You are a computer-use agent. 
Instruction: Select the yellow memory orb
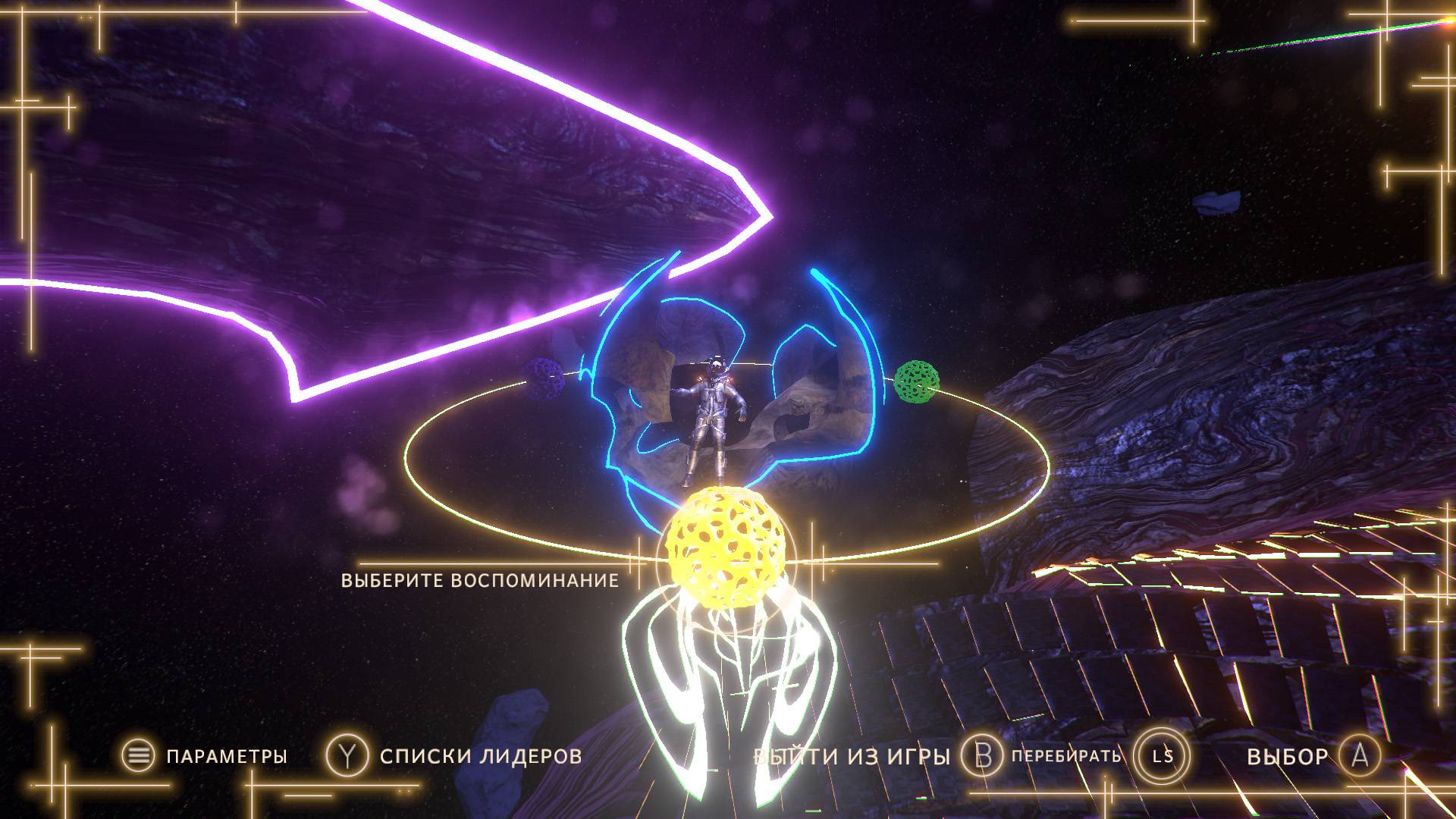726,546
